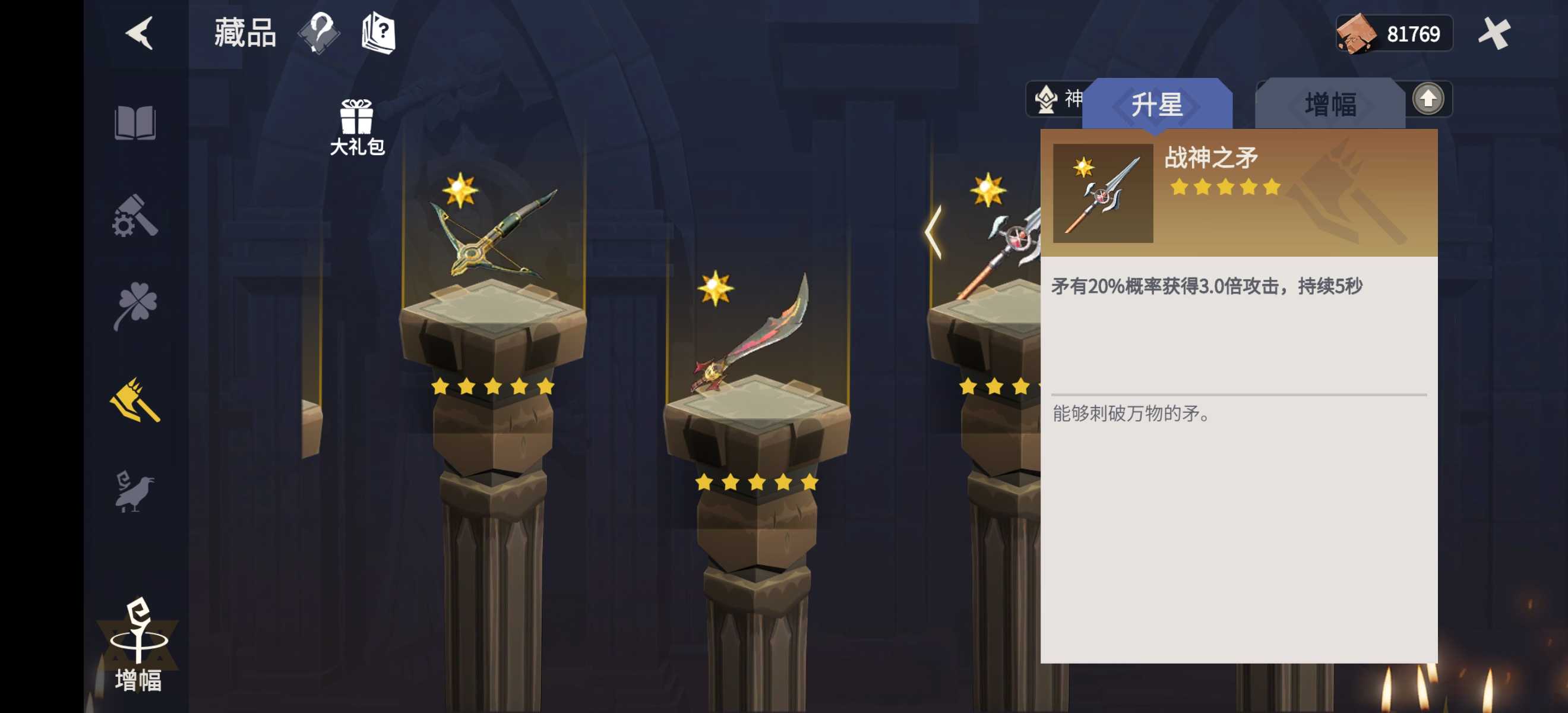Viewport: 1568px width, 713px height.
Task: Open the question mark help icon beside 藏品
Action: pyautogui.click(x=319, y=34)
